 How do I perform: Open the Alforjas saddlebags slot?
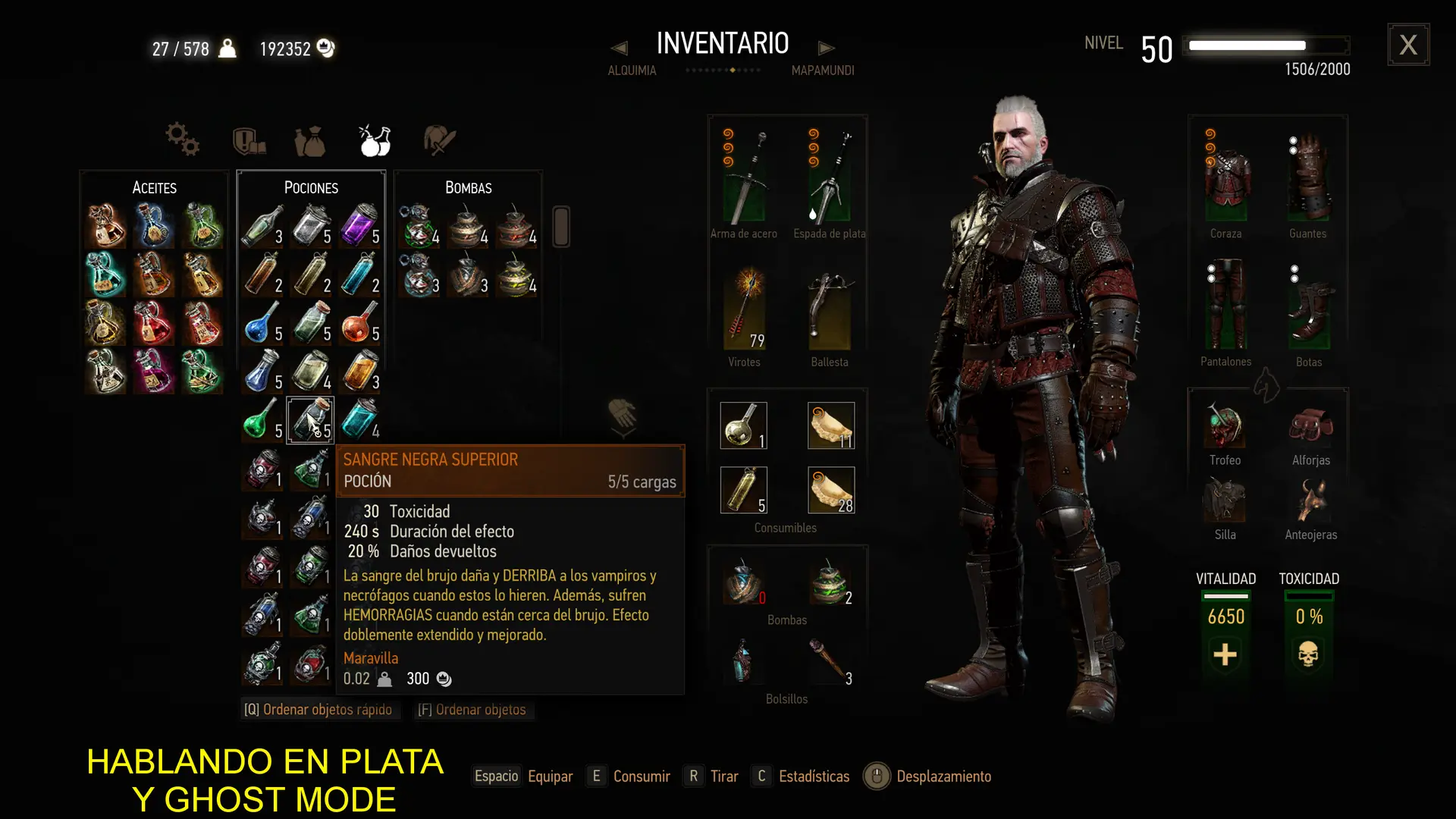tap(1310, 426)
